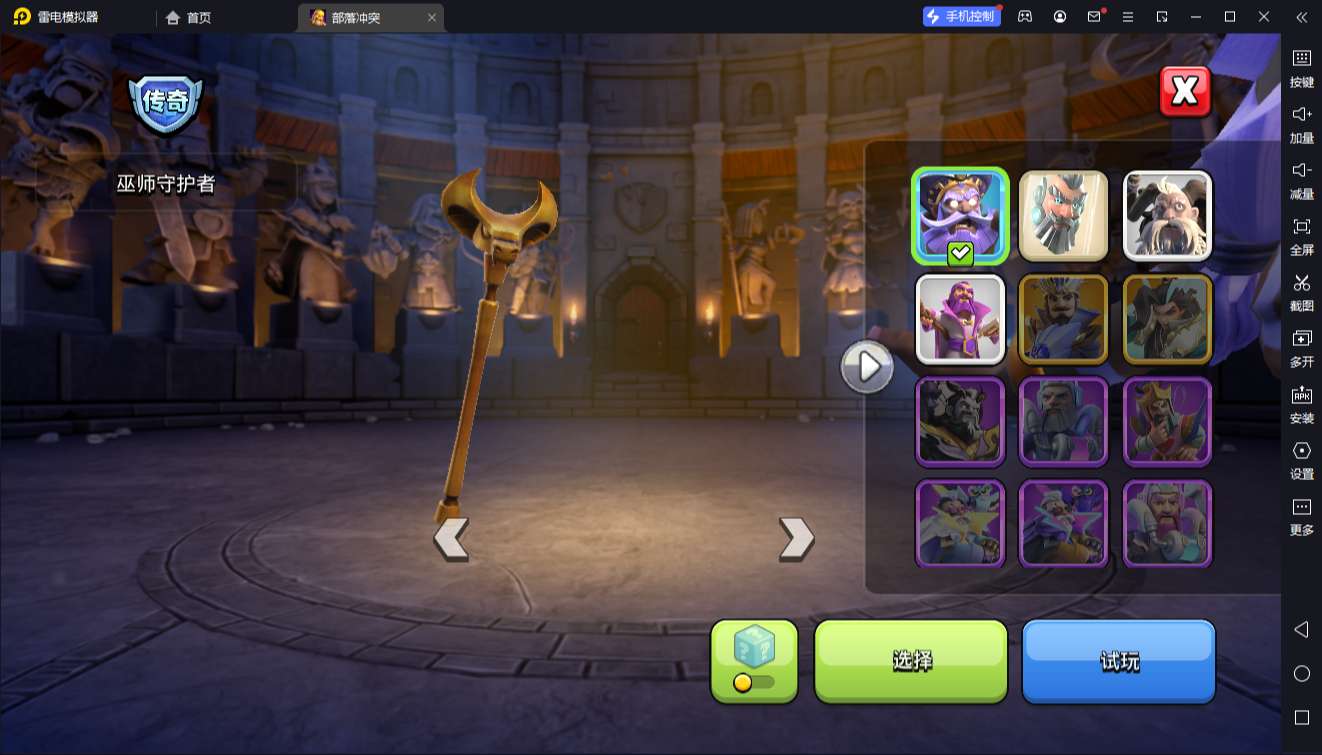Select the black horned warden skin
This screenshot has height=755, width=1322.
click(960, 422)
